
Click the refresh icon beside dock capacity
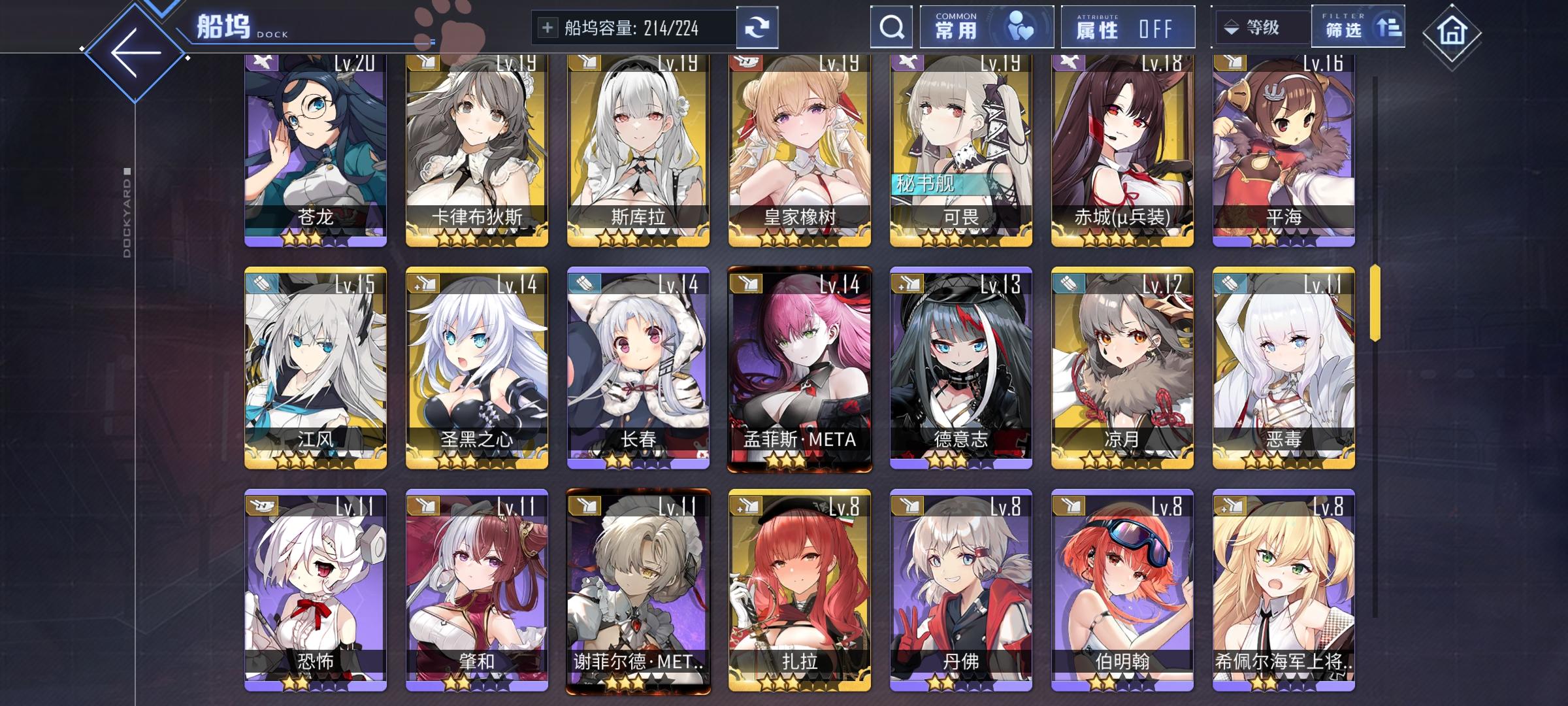click(x=758, y=27)
